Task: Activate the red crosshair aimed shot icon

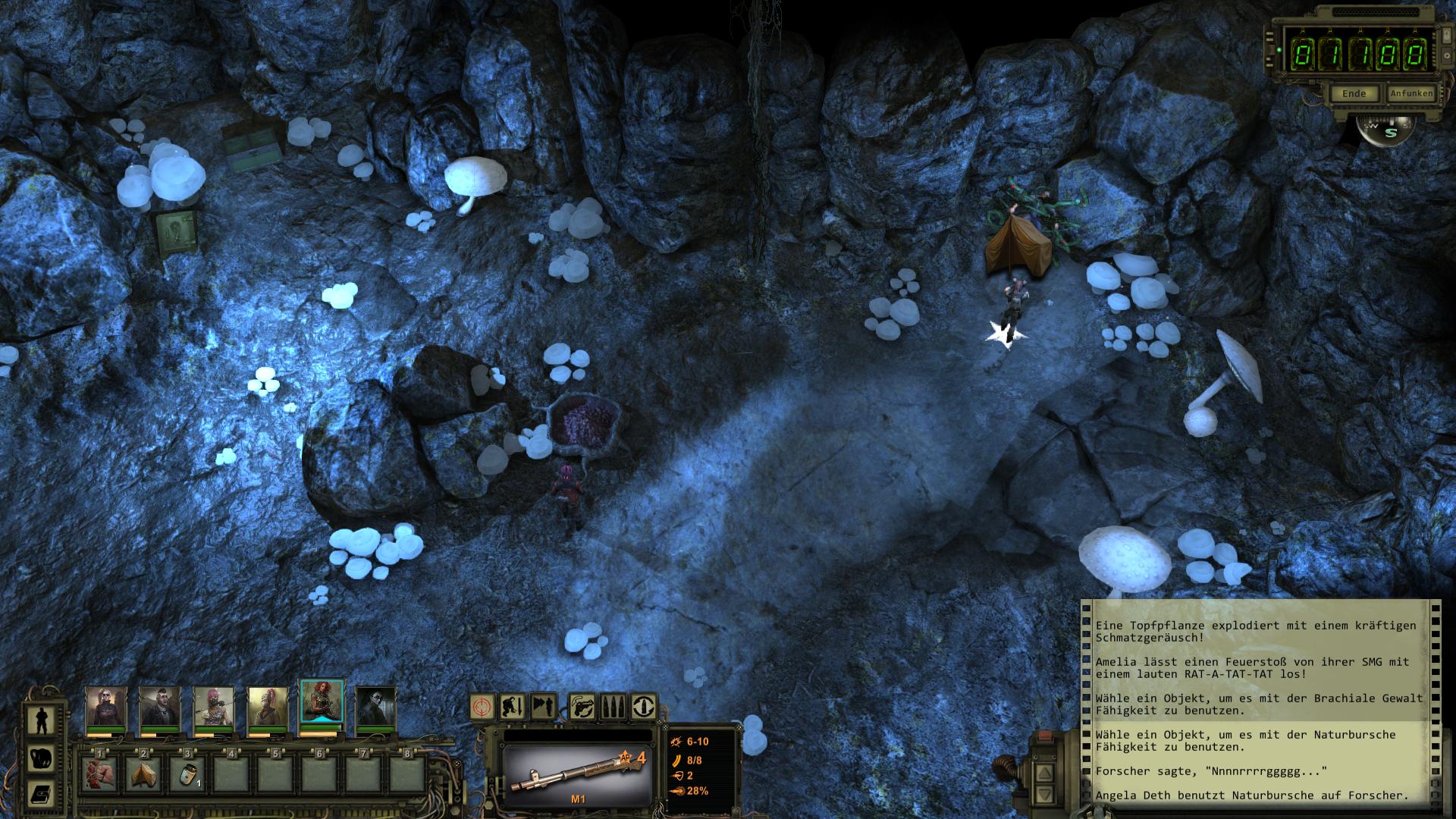Action: (482, 707)
